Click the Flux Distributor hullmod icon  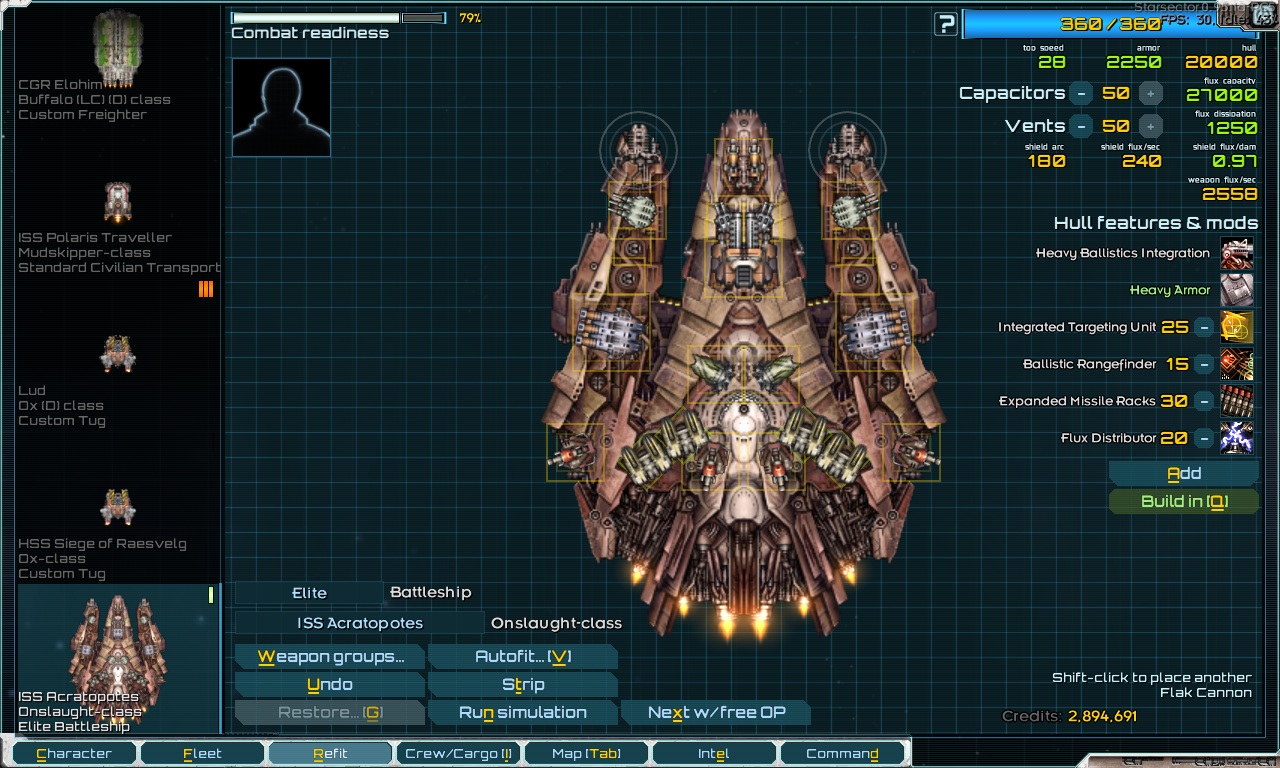point(1237,438)
